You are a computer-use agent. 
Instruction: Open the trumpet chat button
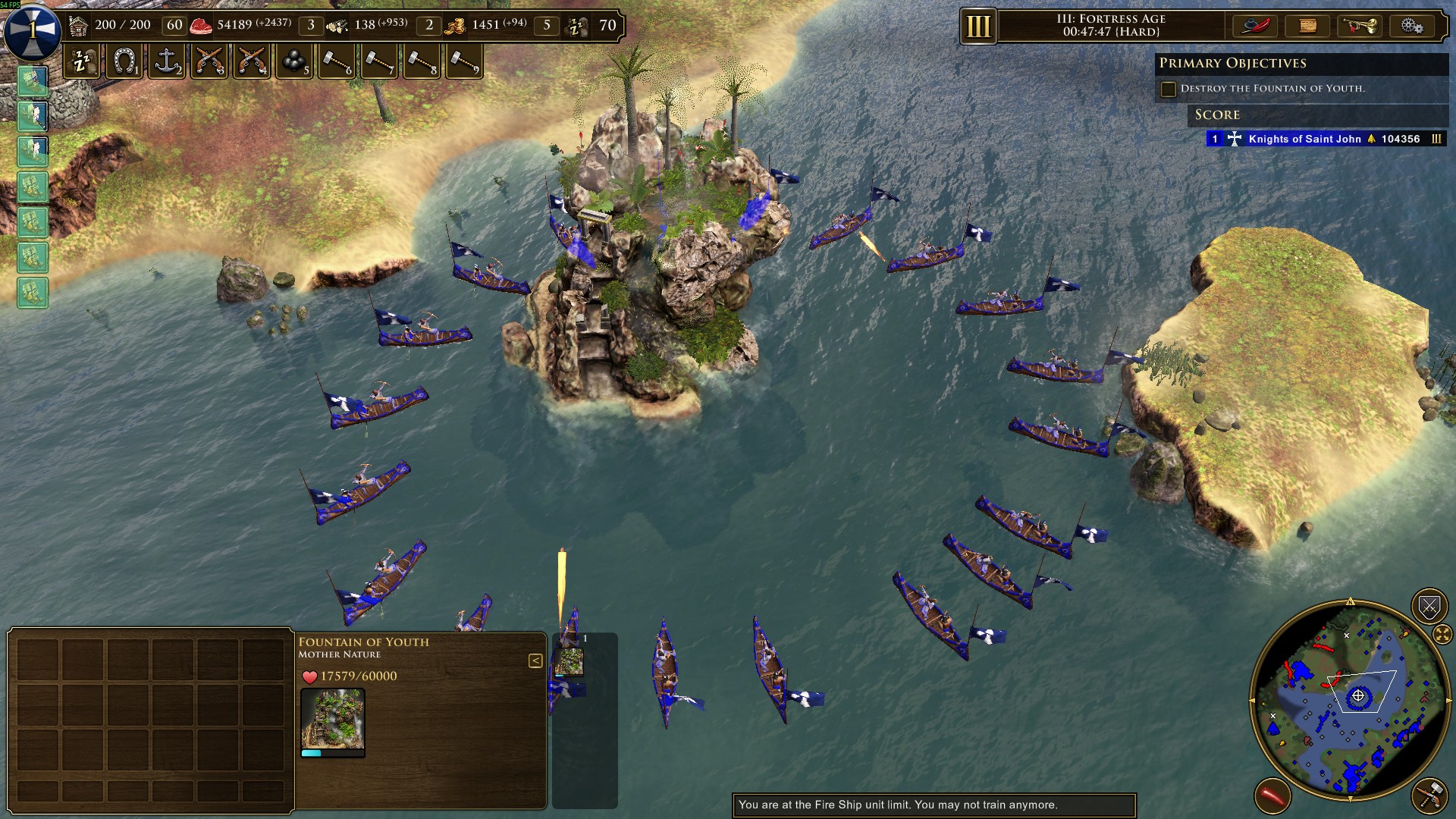click(x=1360, y=26)
